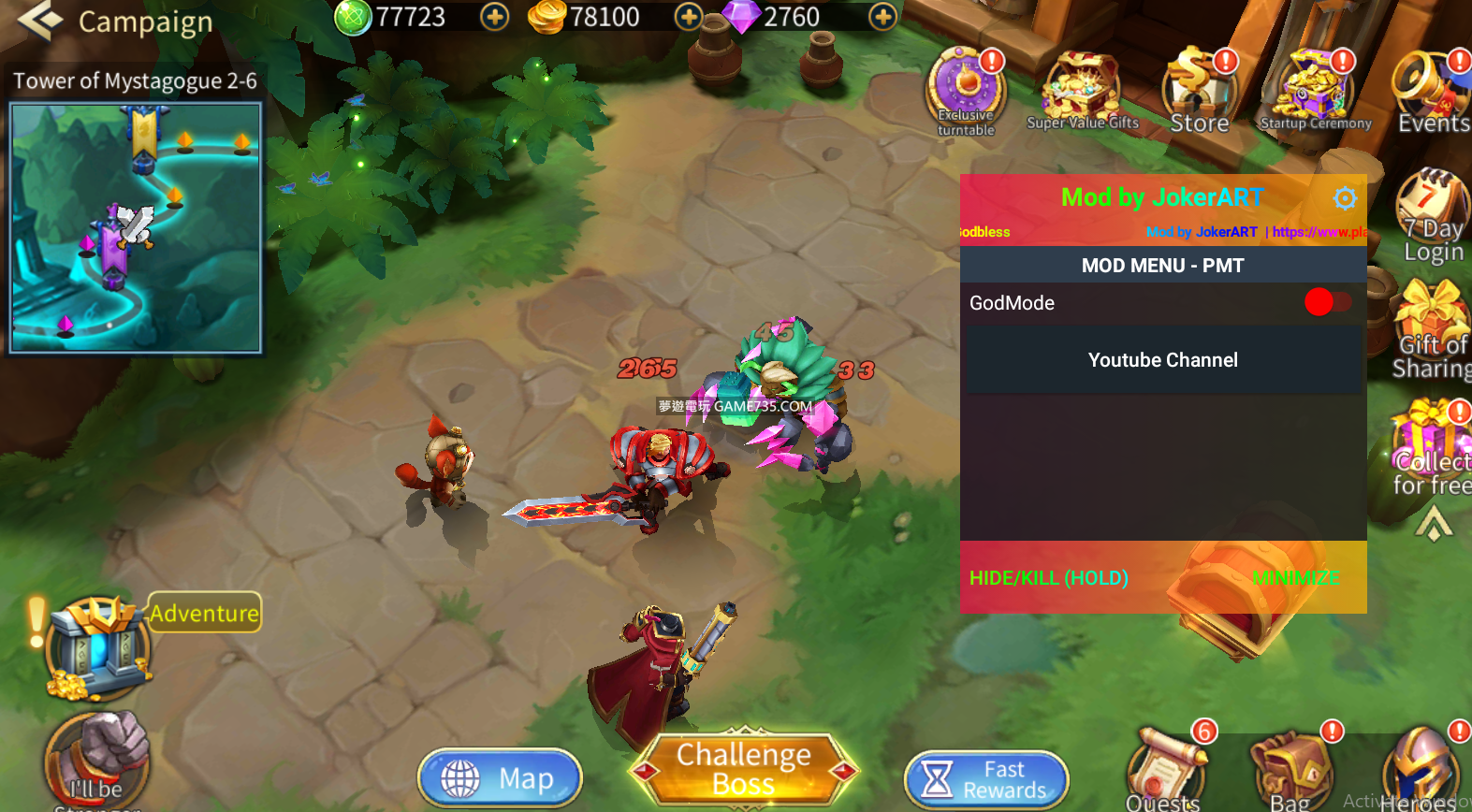
Task: Click the Youtube Channel button
Action: tap(1162, 360)
